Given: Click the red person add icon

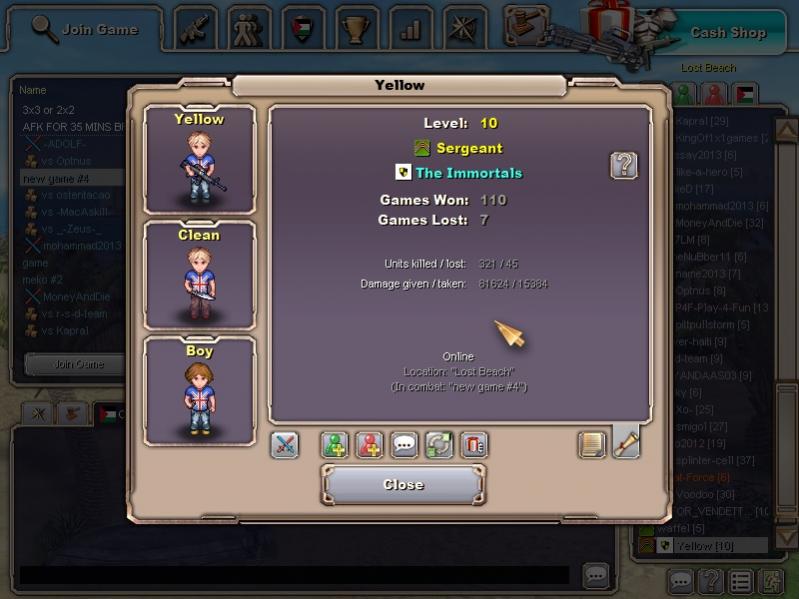Looking at the screenshot, I should (370, 445).
